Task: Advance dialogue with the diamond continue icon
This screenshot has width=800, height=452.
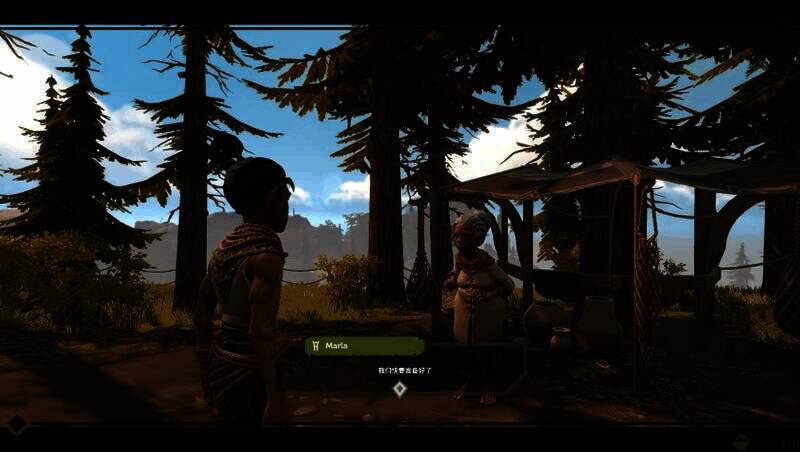Action: click(x=399, y=388)
